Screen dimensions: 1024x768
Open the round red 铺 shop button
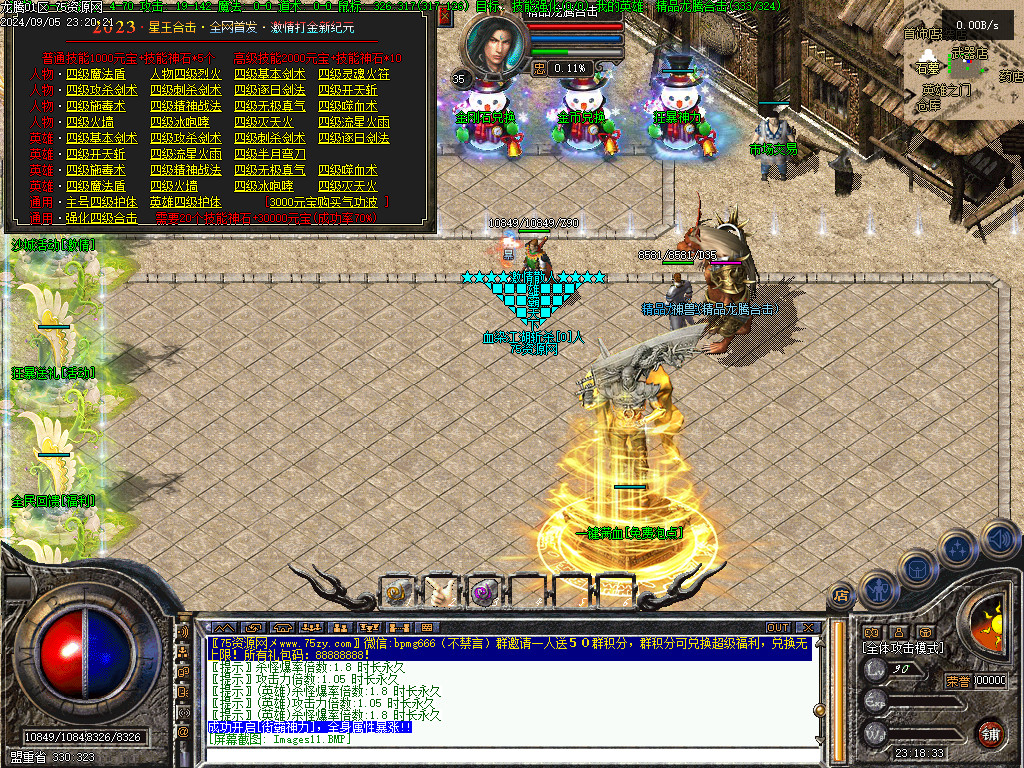pyautogui.click(x=990, y=733)
